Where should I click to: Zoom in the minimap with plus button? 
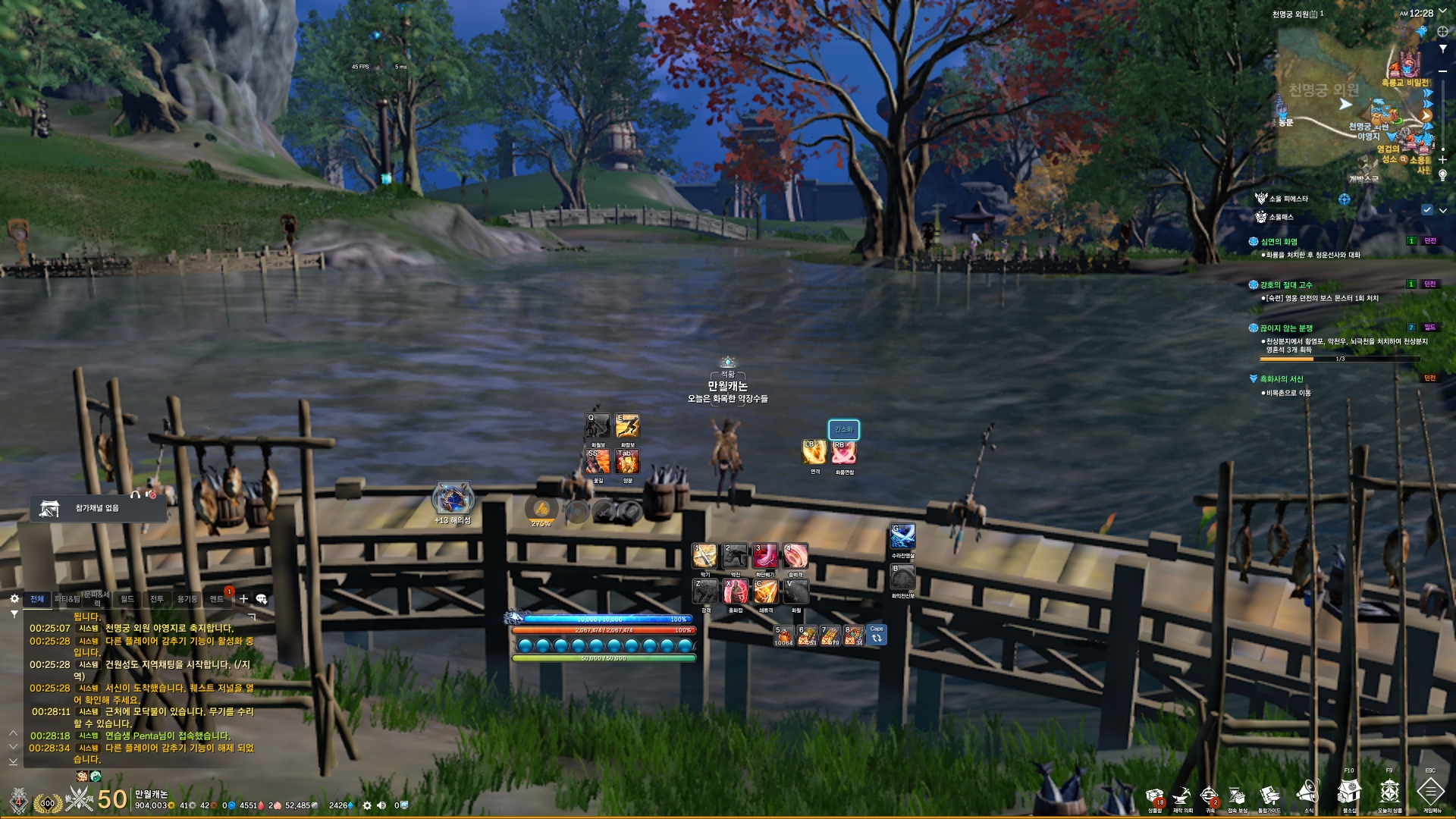coord(1442,160)
